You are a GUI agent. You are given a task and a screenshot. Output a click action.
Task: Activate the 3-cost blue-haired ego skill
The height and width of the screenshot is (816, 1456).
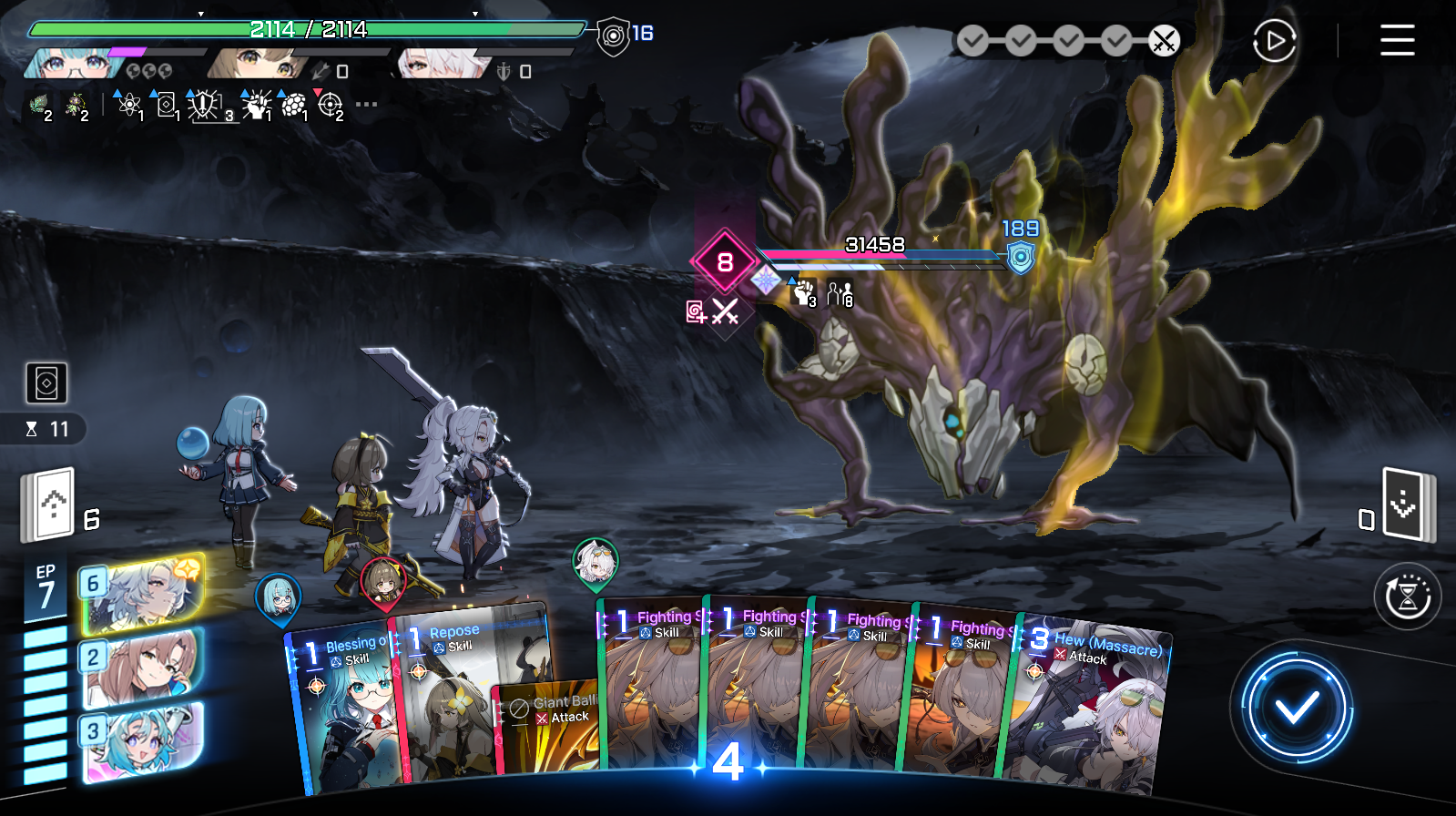pyautogui.click(x=141, y=741)
